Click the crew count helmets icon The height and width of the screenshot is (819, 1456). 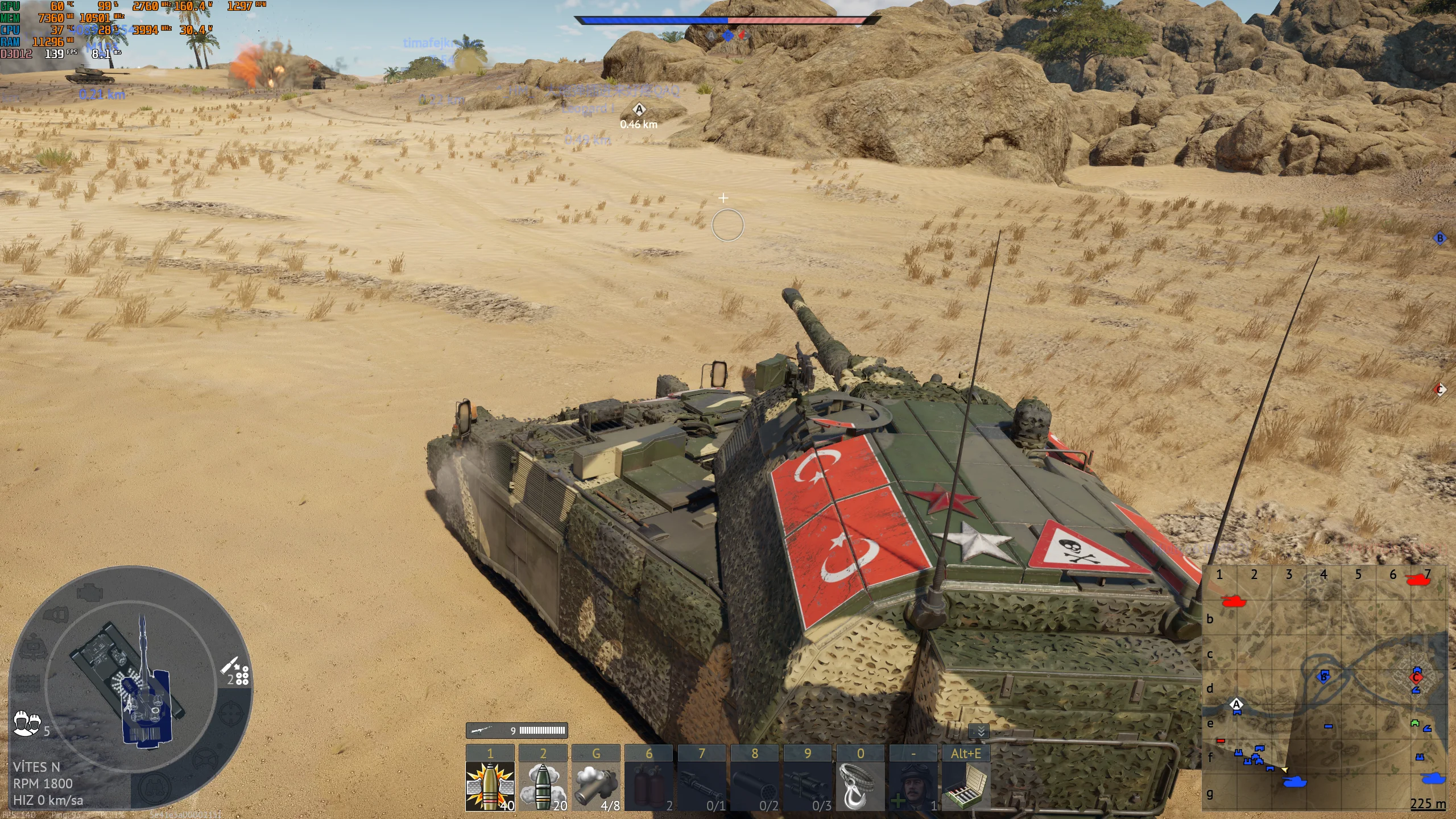pyautogui.click(x=27, y=723)
